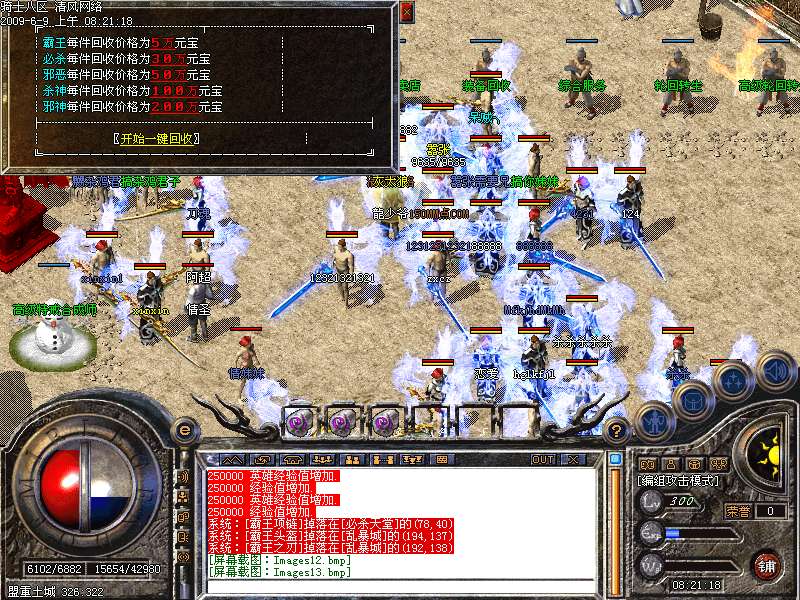800x600 pixels.
Task: Click the 荣誉 honor label button
Action: coord(737,511)
